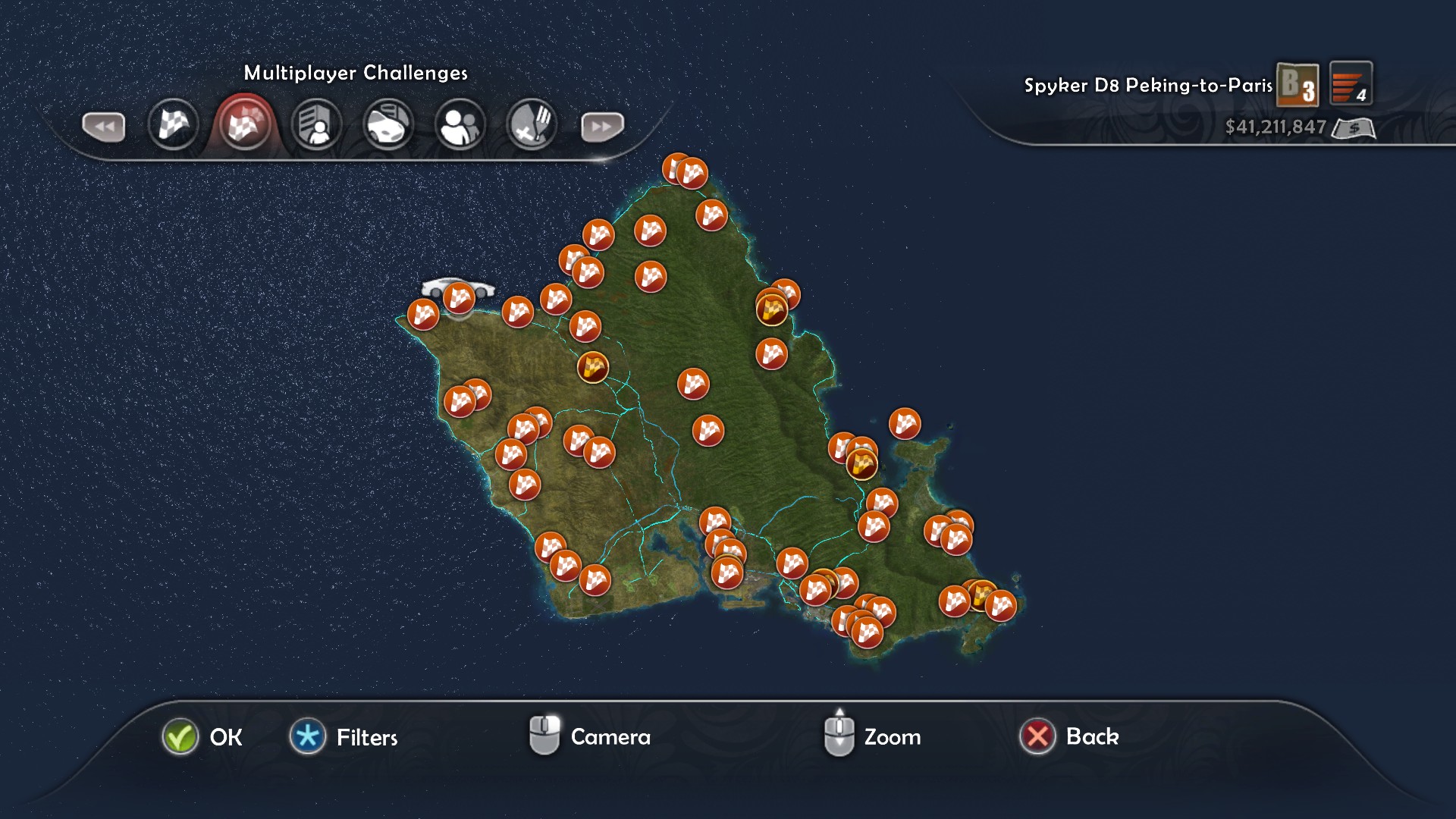The width and height of the screenshot is (1456, 819).
Task: Confirm with the green OK checkmark
Action: (180, 736)
